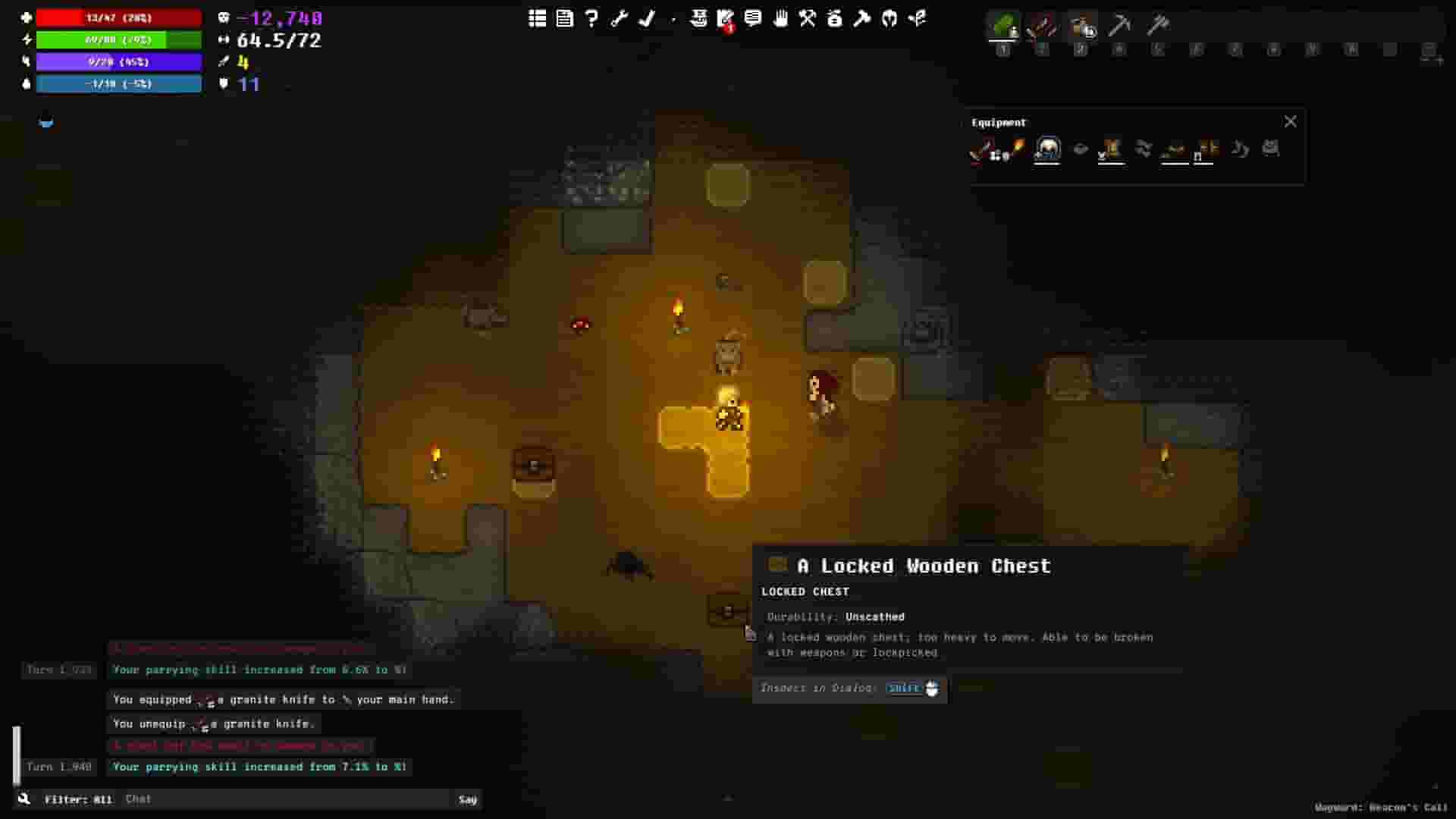Image resolution: width=1456 pixels, height=819 pixels.
Task: Toggle the furnace dialog icon in top toolbar
Action: [x=836, y=19]
